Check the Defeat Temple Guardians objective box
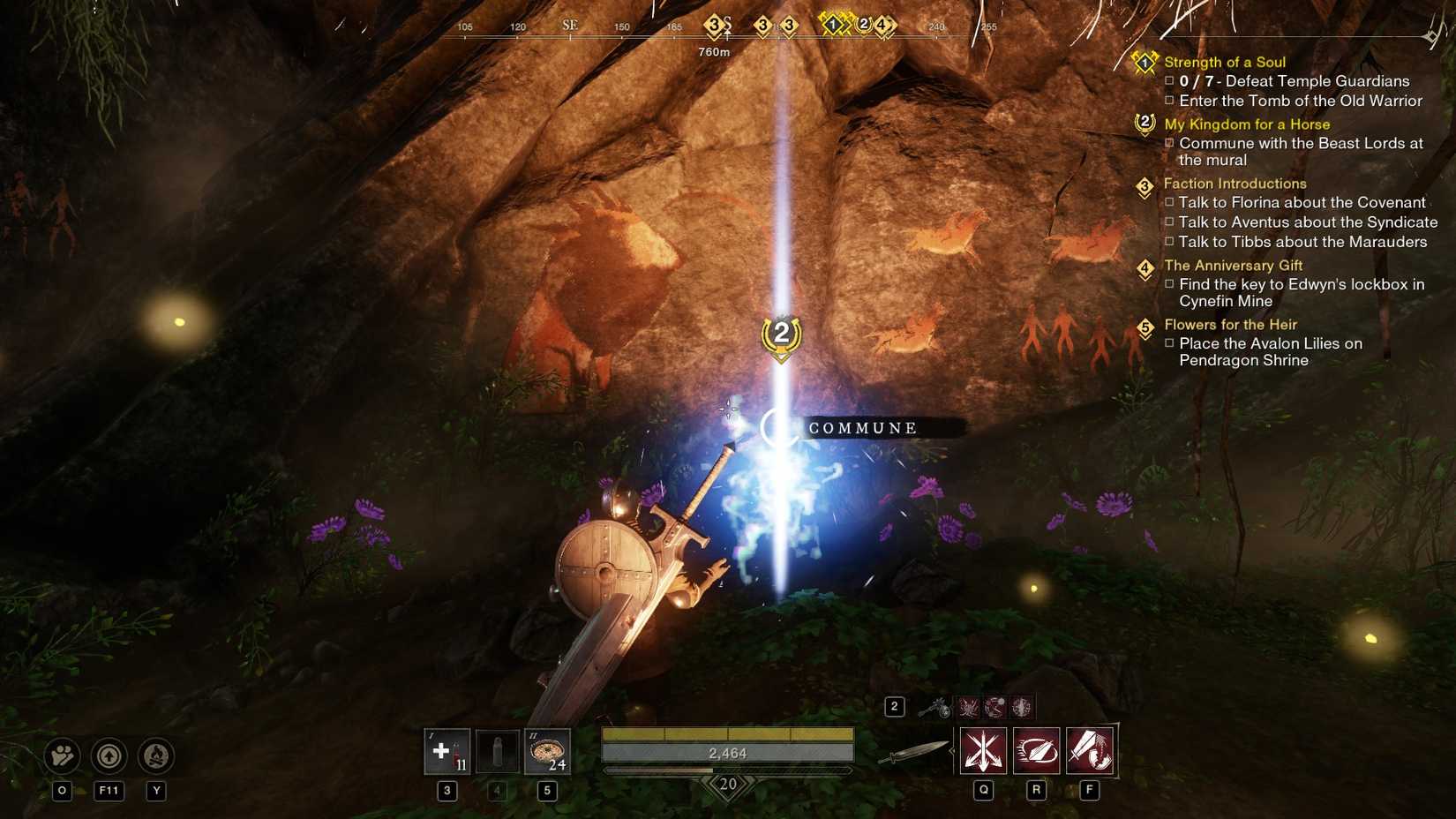Screen dimensions: 1456x819 coord(1171,81)
